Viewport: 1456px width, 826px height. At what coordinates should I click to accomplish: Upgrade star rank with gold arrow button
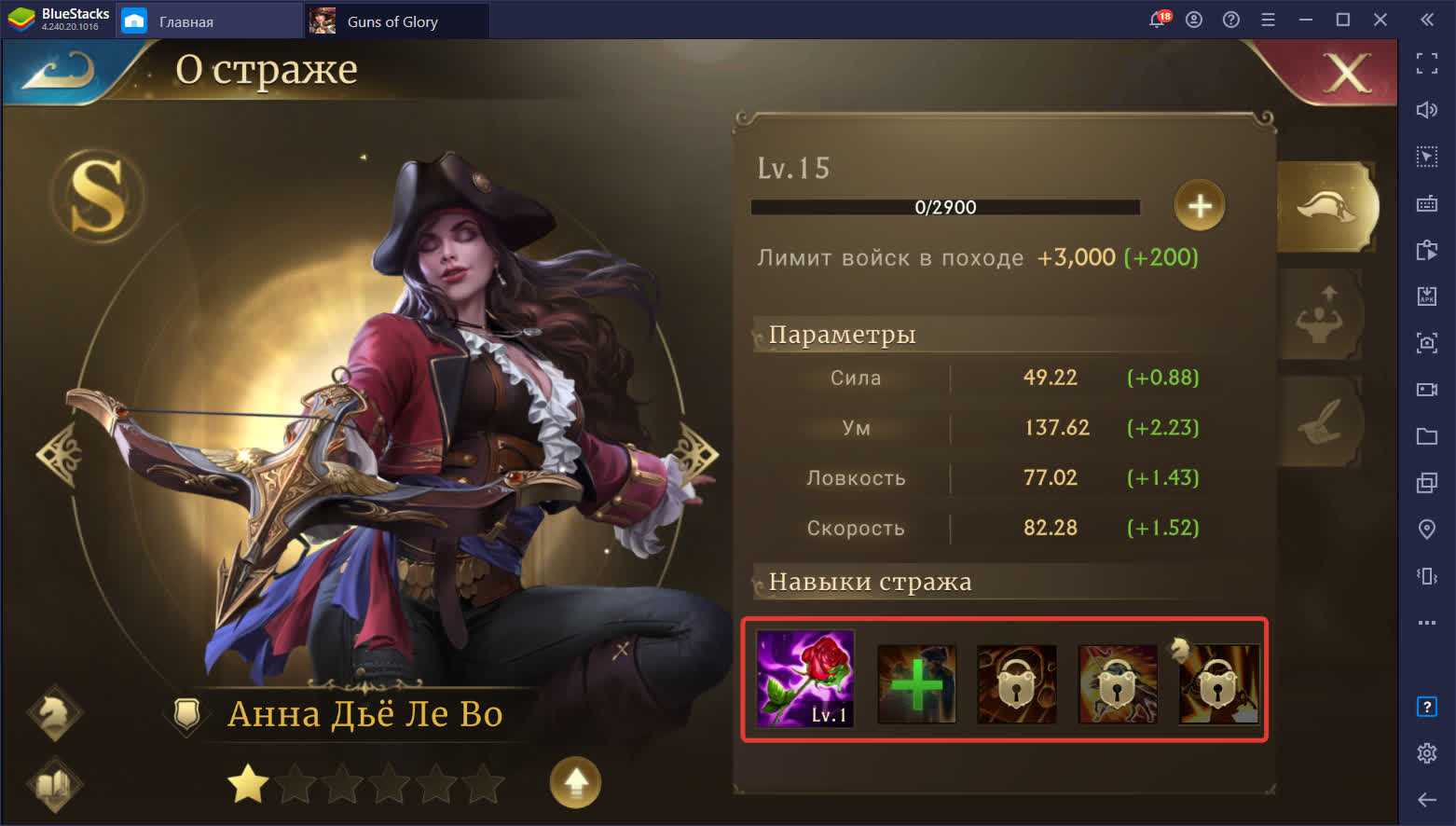(x=575, y=782)
